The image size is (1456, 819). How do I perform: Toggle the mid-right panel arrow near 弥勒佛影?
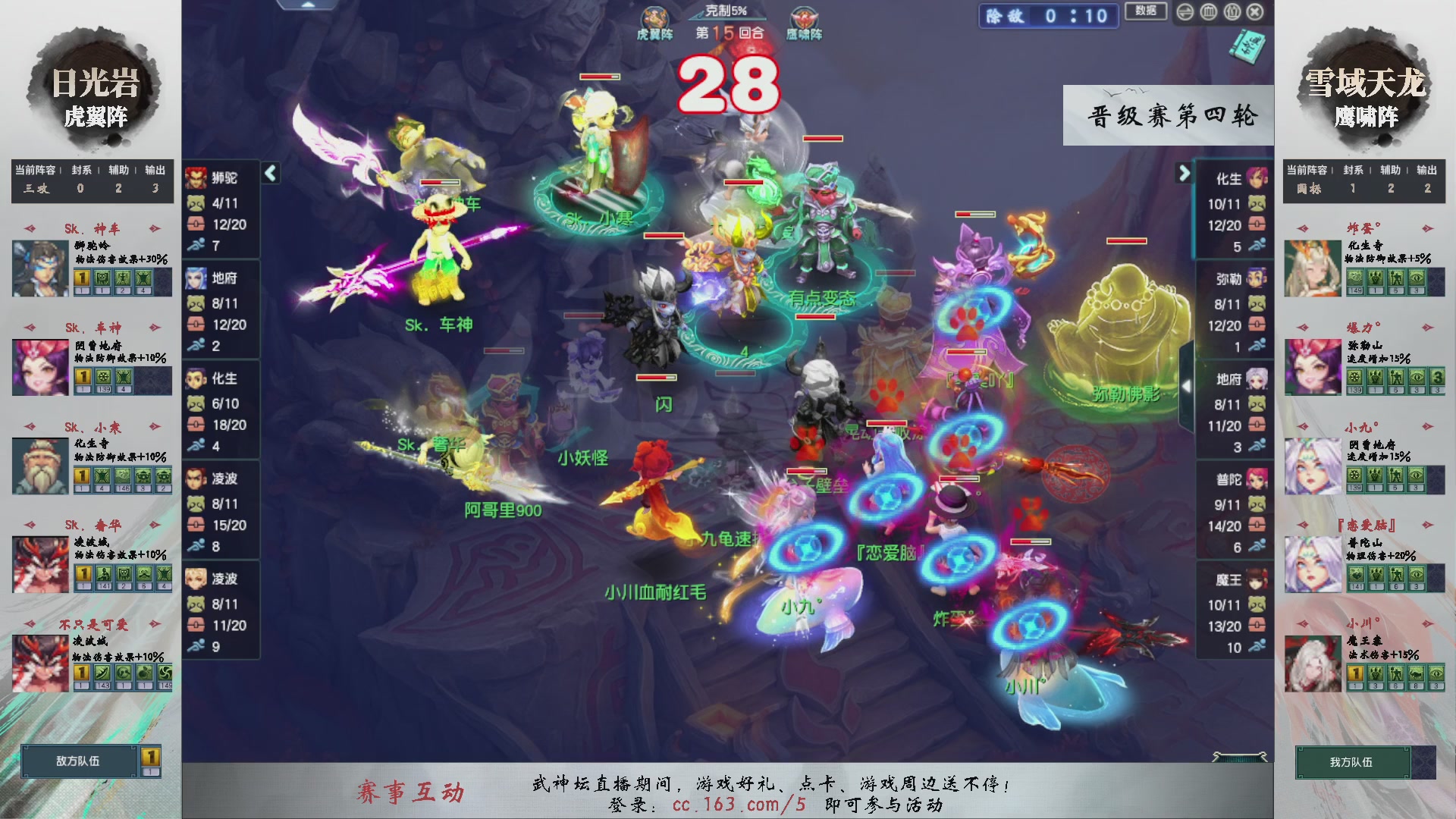[1187, 387]
